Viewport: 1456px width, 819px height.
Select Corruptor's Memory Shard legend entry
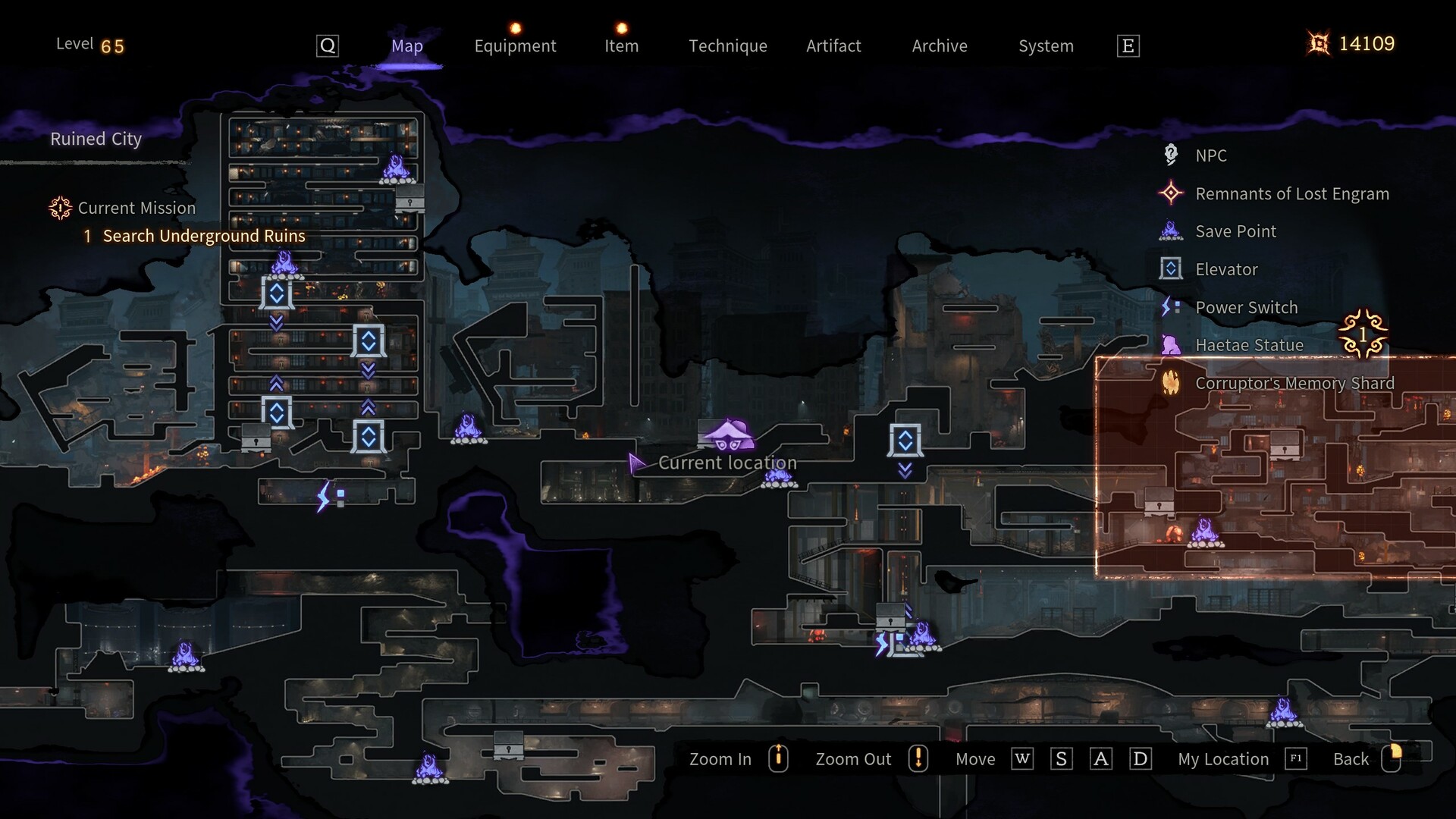pyautogui.click(x=1294, y=383)
